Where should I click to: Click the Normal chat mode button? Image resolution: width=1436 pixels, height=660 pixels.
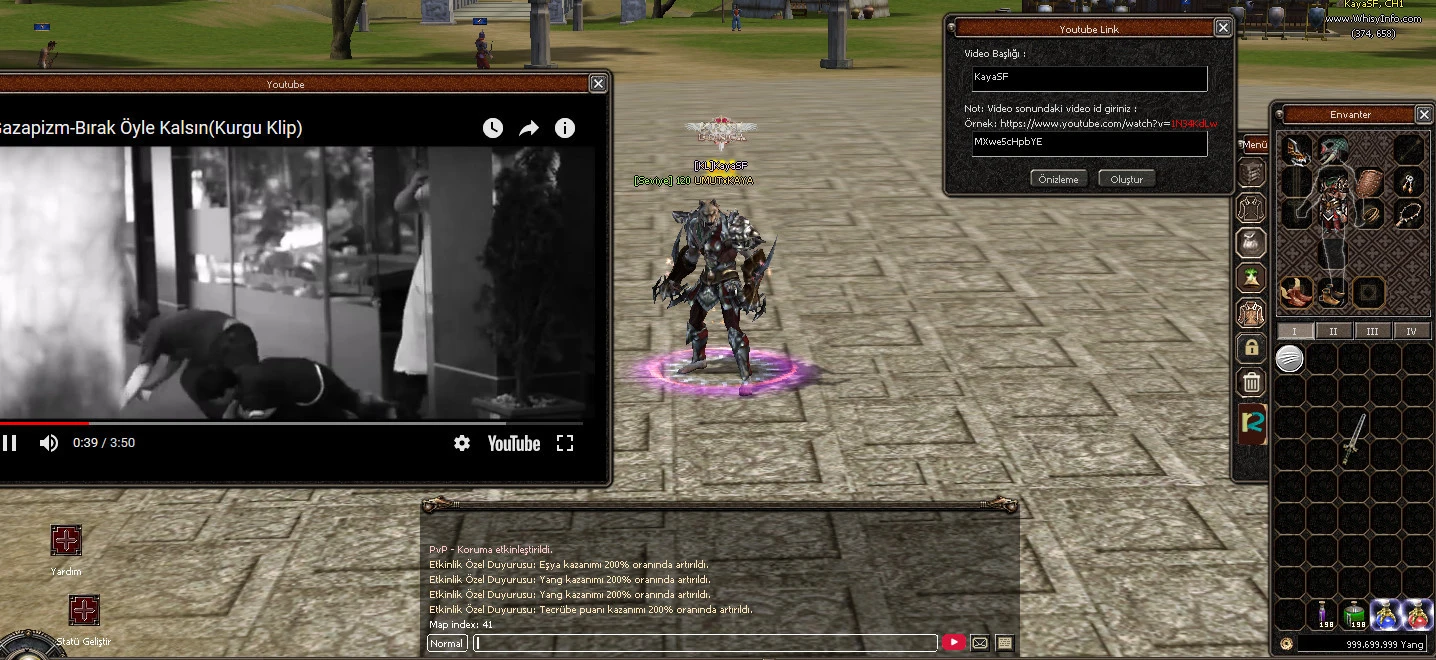point(447,643)
